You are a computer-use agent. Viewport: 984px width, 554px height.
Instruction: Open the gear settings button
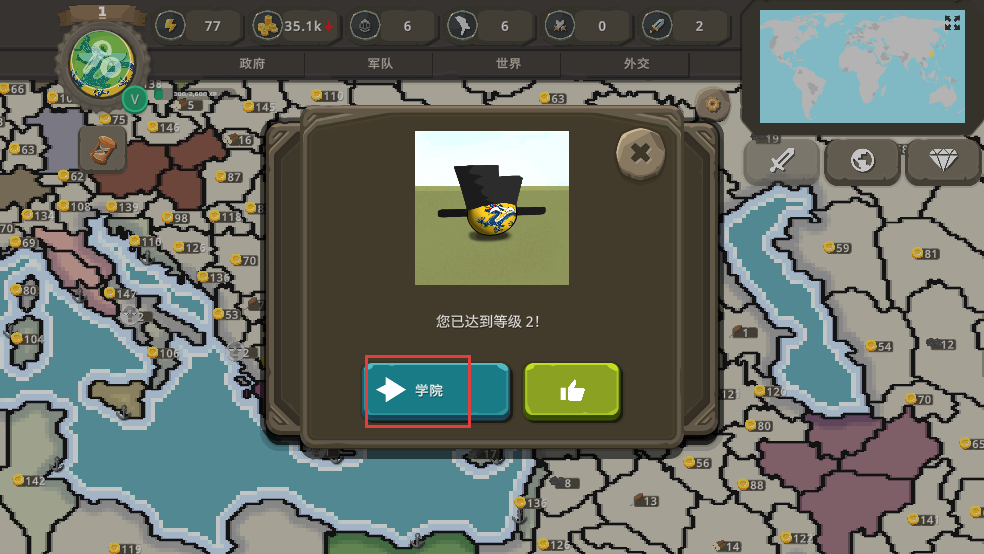713,102
